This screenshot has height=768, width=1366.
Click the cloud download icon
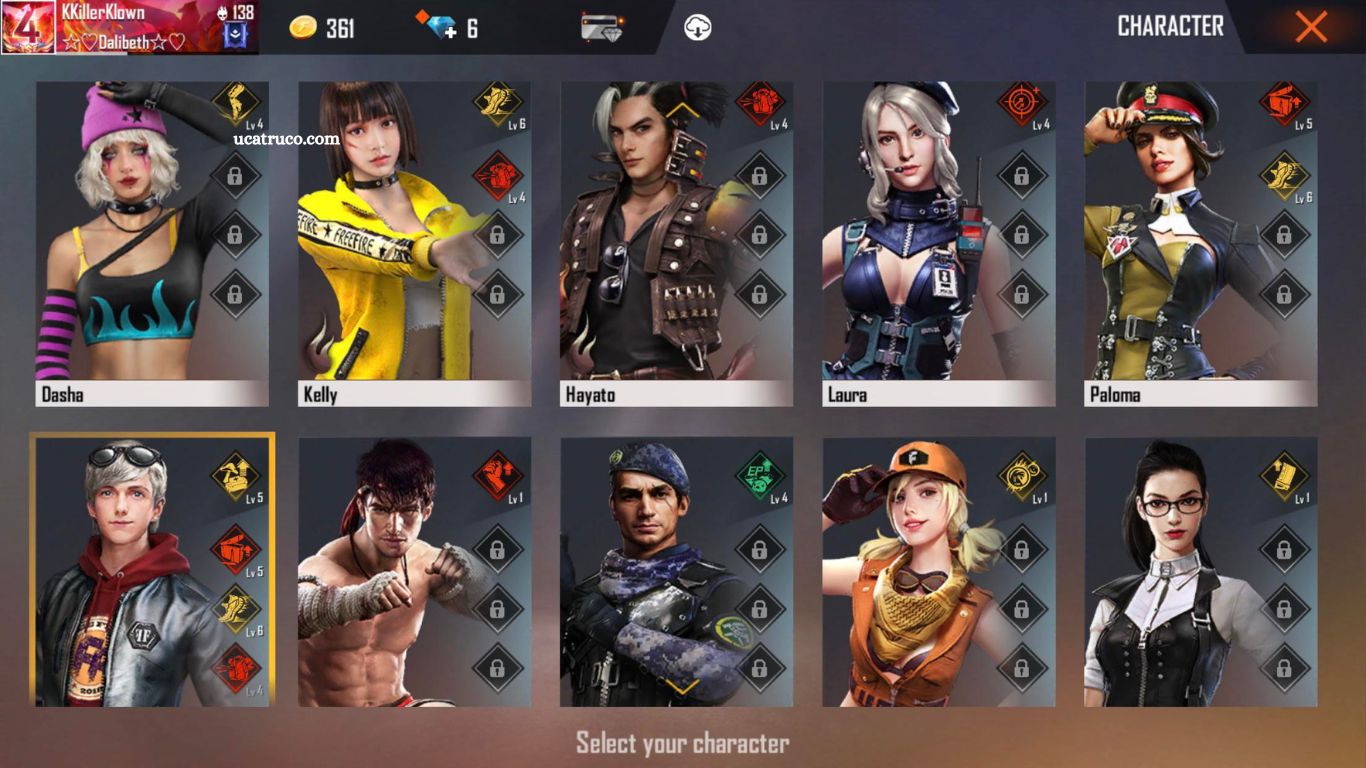pos(698,27)
